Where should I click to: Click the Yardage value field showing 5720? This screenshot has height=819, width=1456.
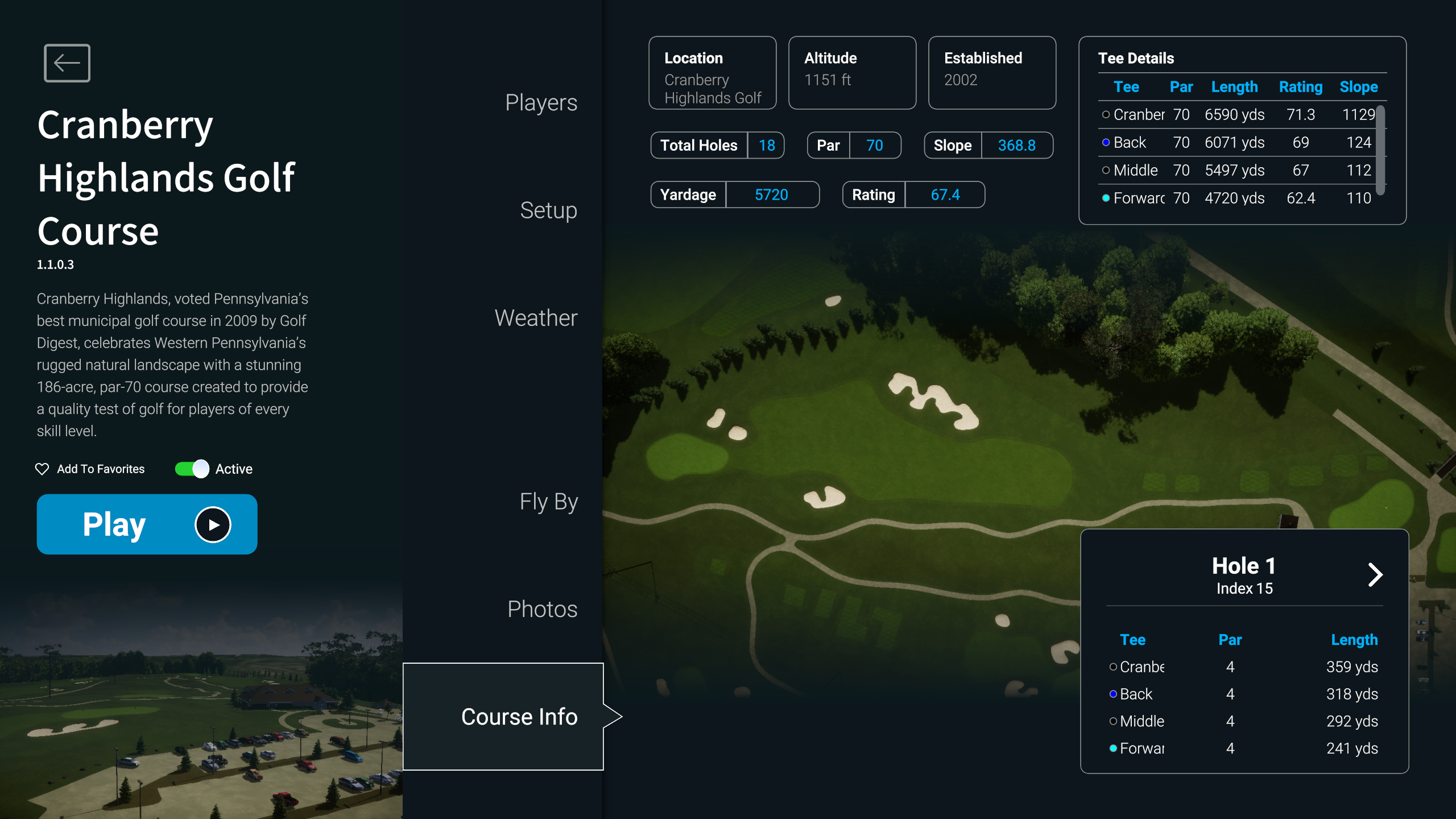772,195
